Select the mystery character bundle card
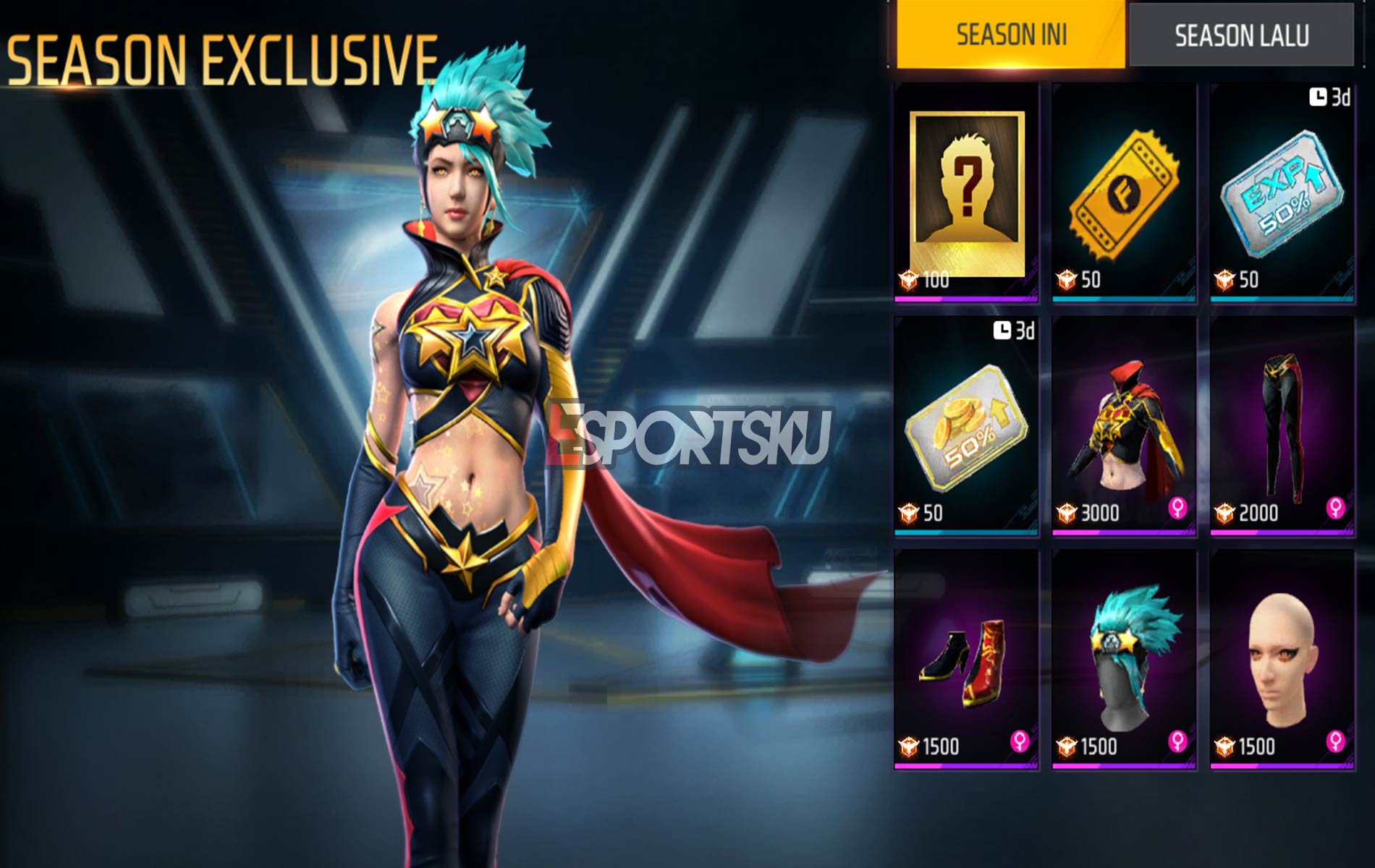Screen dimensions: 1375x868 coord(966,181)
